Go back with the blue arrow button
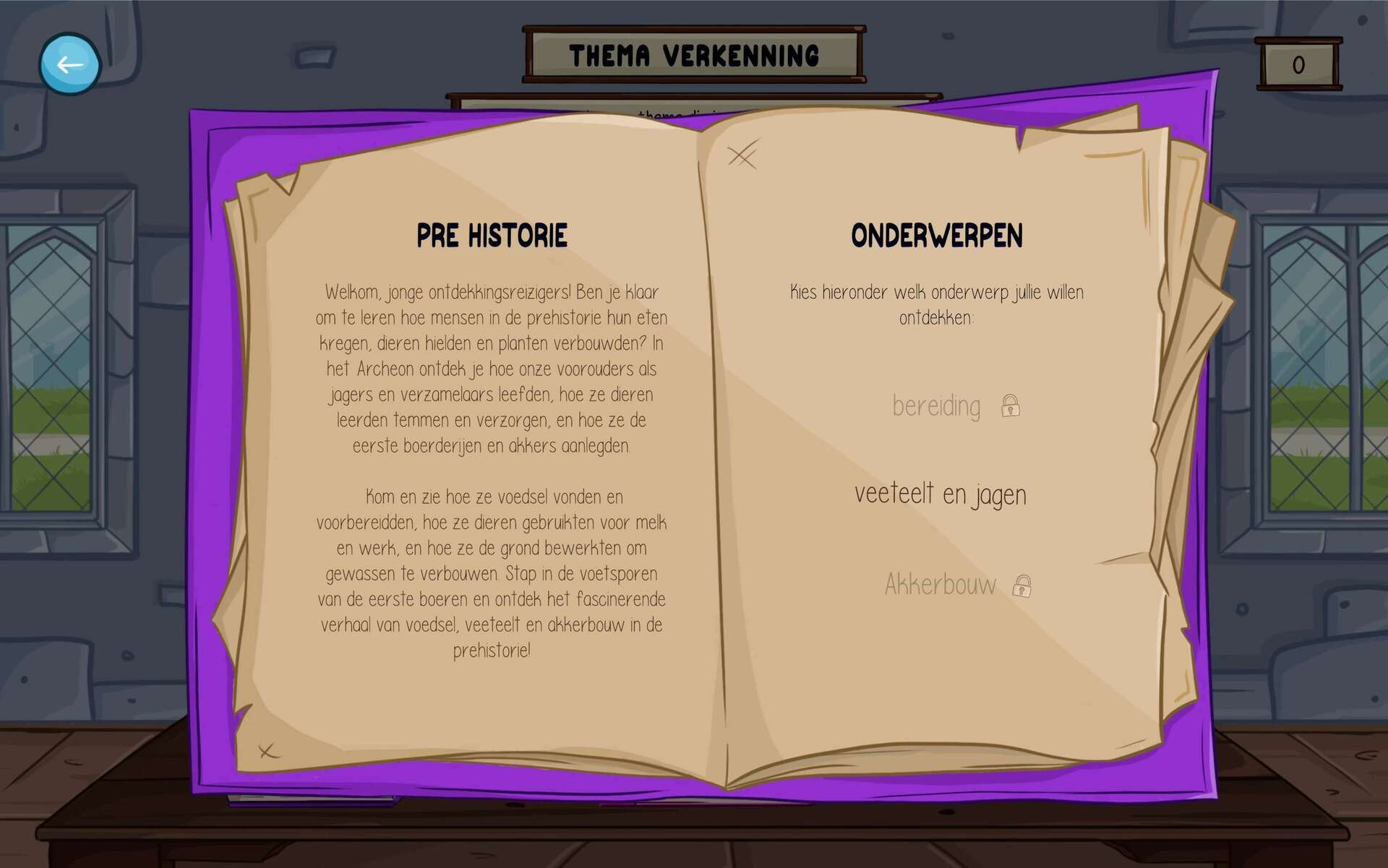The image size is (1388, 868). click(x=69, y=64)
